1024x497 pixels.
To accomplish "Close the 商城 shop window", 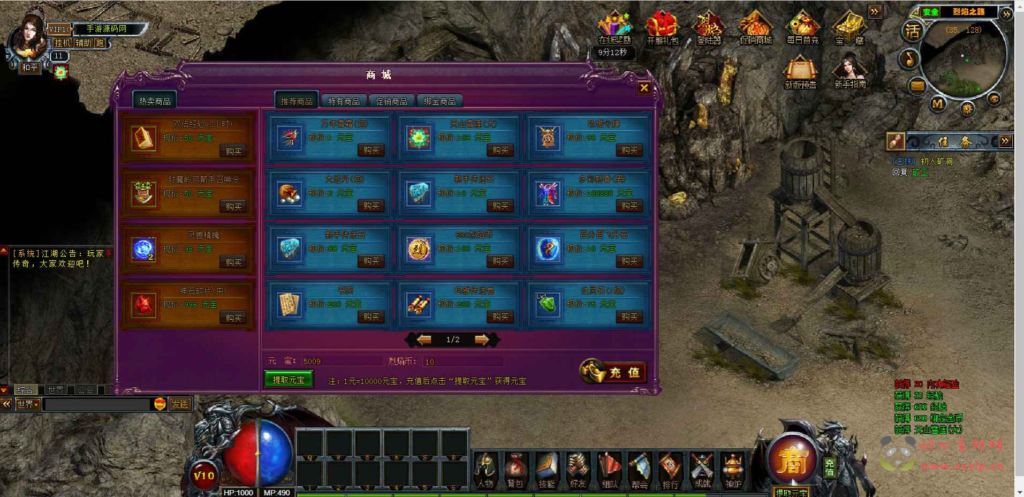I will [x=644, y=88].
